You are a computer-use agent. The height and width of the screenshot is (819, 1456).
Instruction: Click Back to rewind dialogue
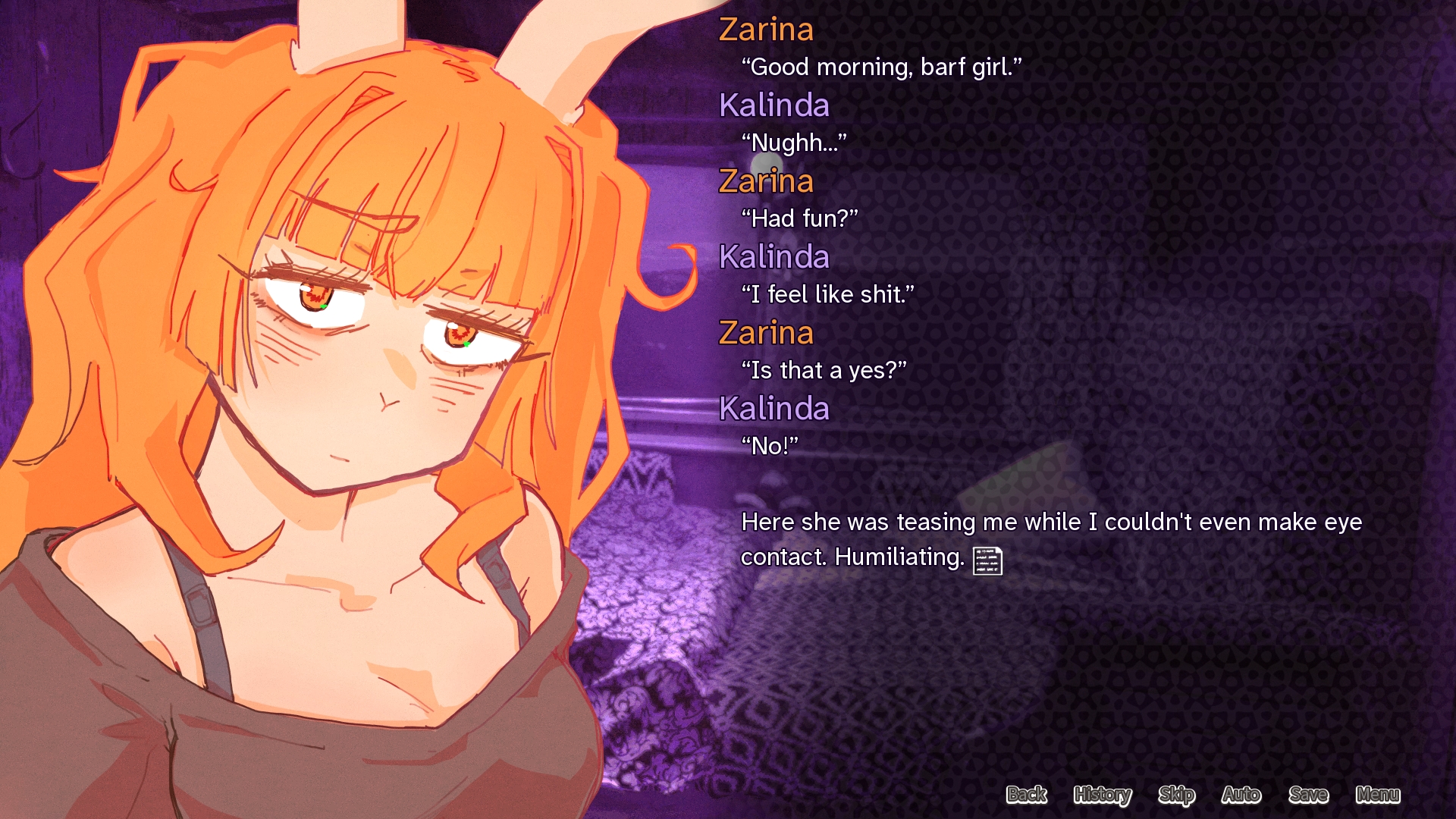pos(1027,795)
